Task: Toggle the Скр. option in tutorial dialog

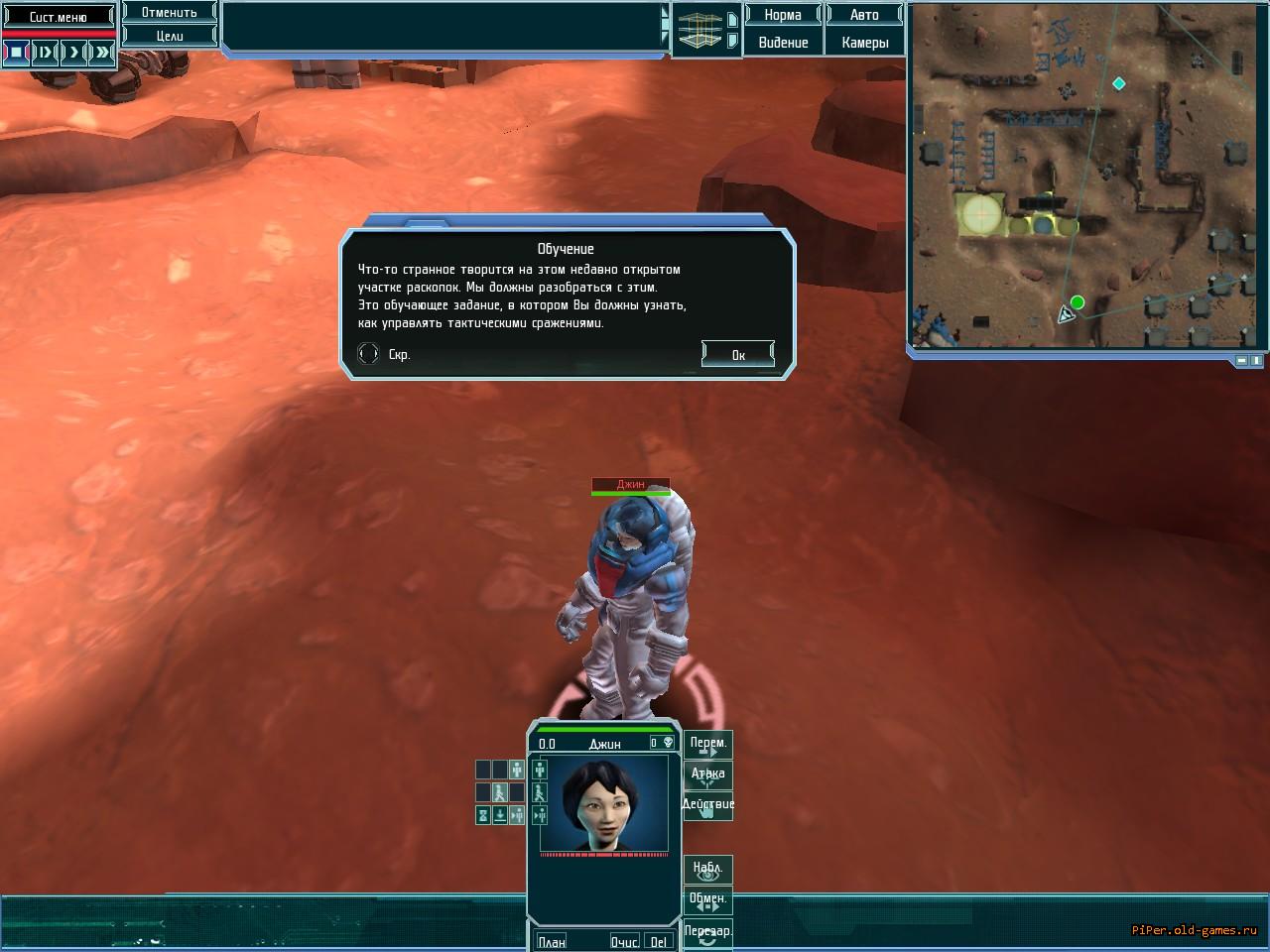Action: pyautogui.click(x=368, y=354)
